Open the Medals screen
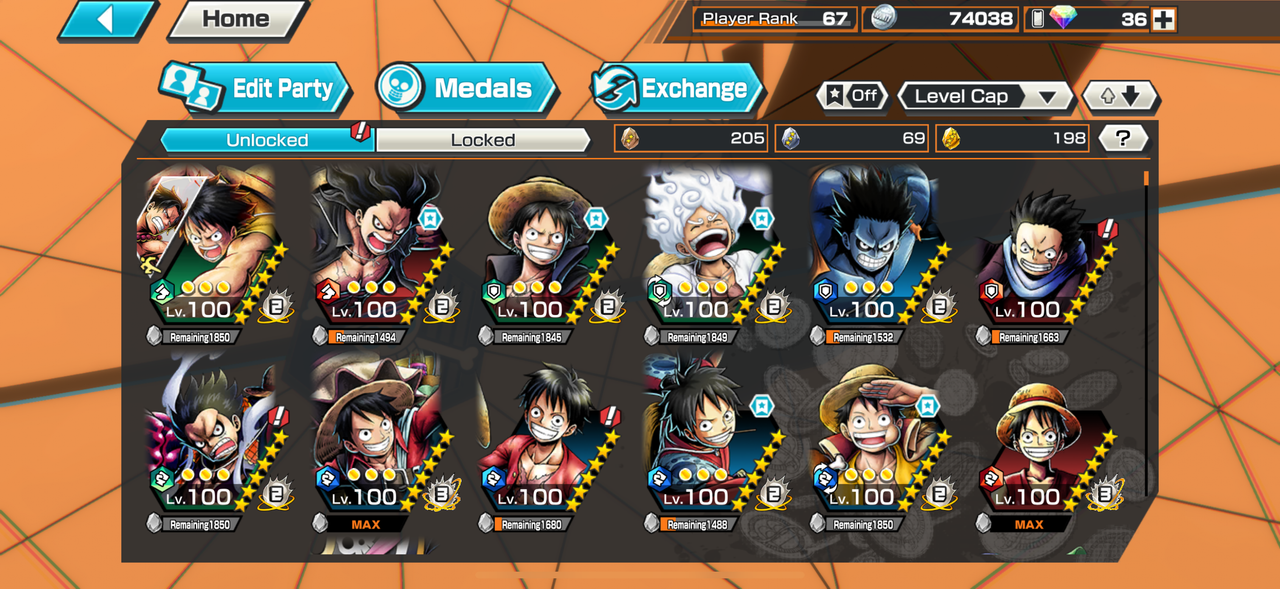1280x589 pixels. coord(466,88)
